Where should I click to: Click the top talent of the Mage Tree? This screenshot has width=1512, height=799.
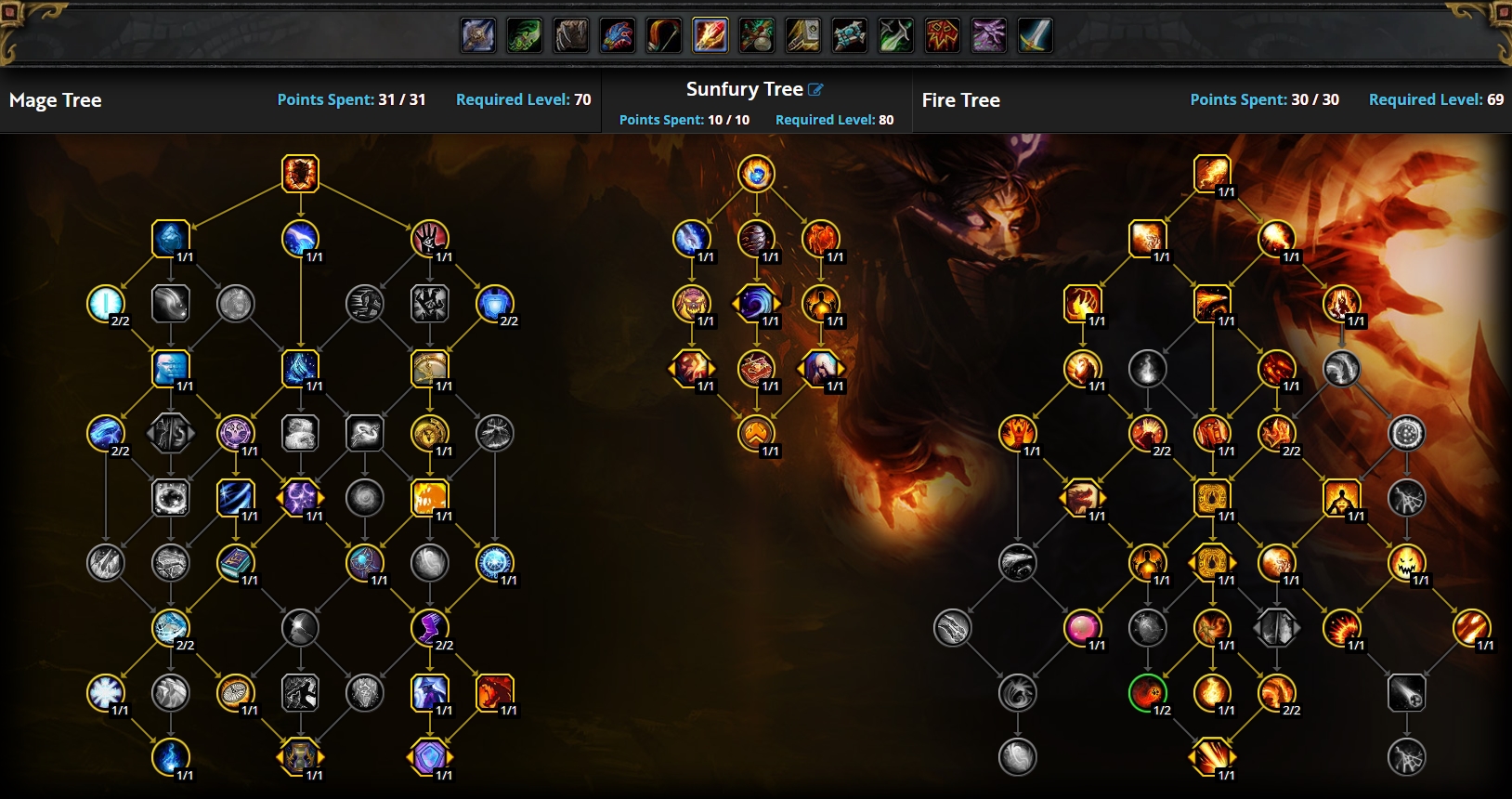[x=300, y=174]
